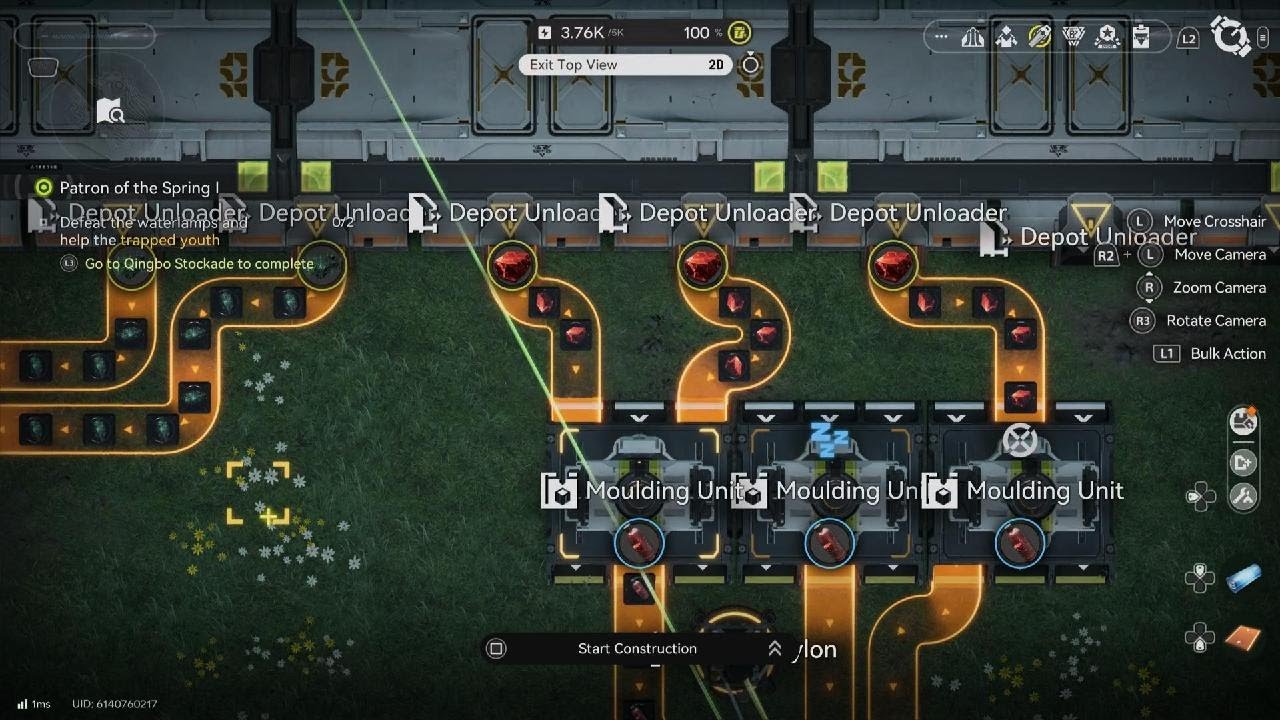Click the blueprint document plus button
Viewport: 1280px width, 720px height.
(x=1243, y=462)
